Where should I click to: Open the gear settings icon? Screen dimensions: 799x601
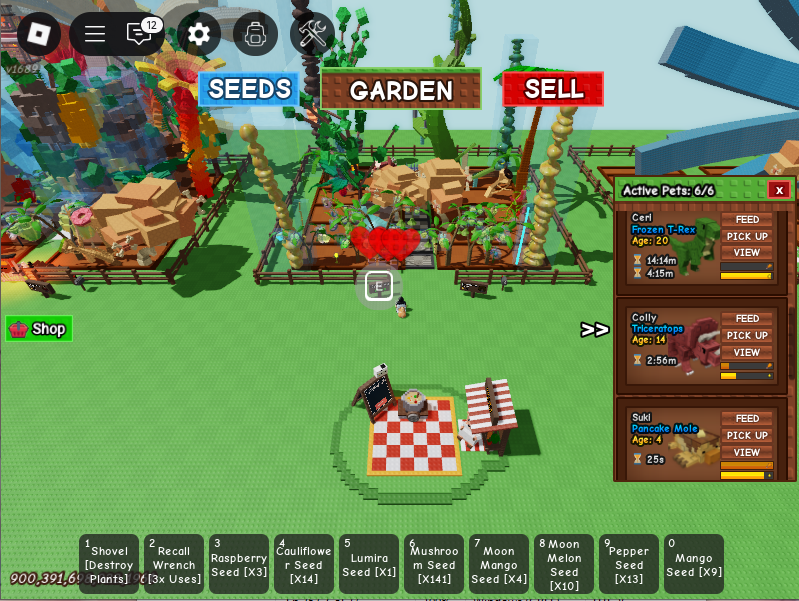pos(199,34)
